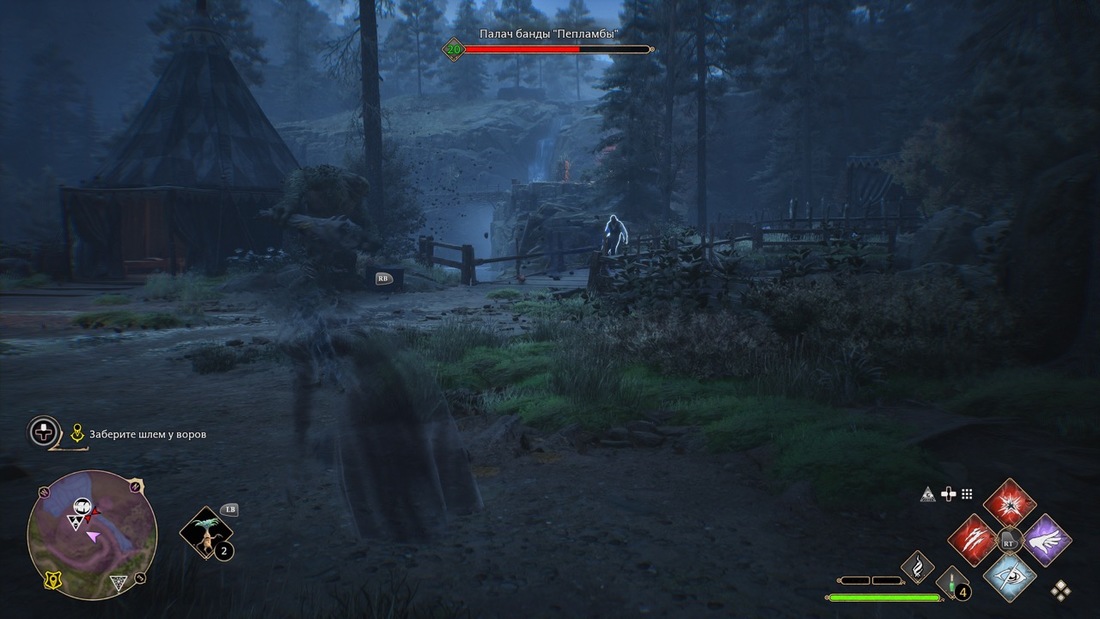Image resolution: width=1100 pixels, height=619 pixels.
Task: Open the four-diamond spell set selector
Action: [x=1060, y=590]
